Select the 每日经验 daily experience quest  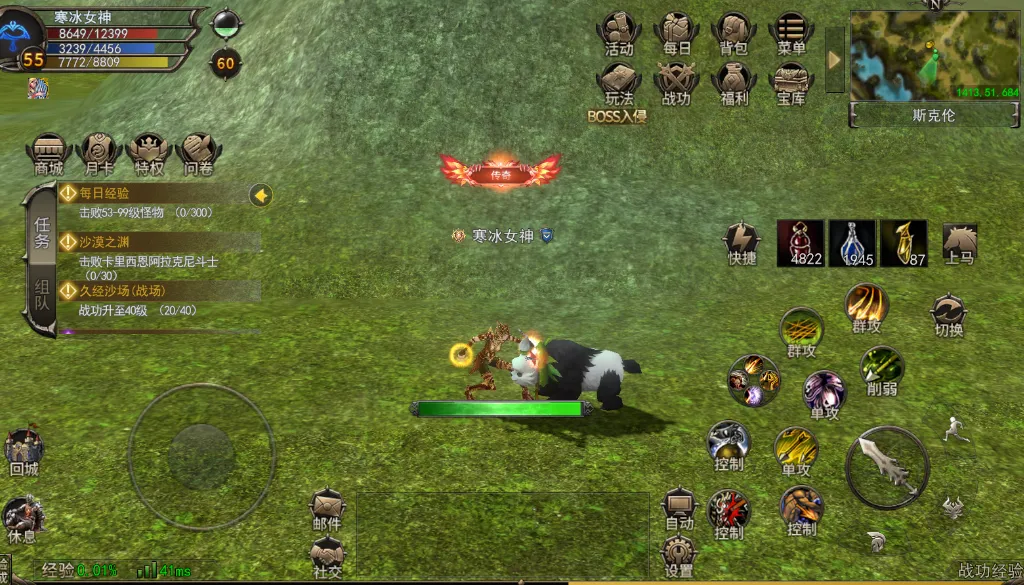[160, 200]
